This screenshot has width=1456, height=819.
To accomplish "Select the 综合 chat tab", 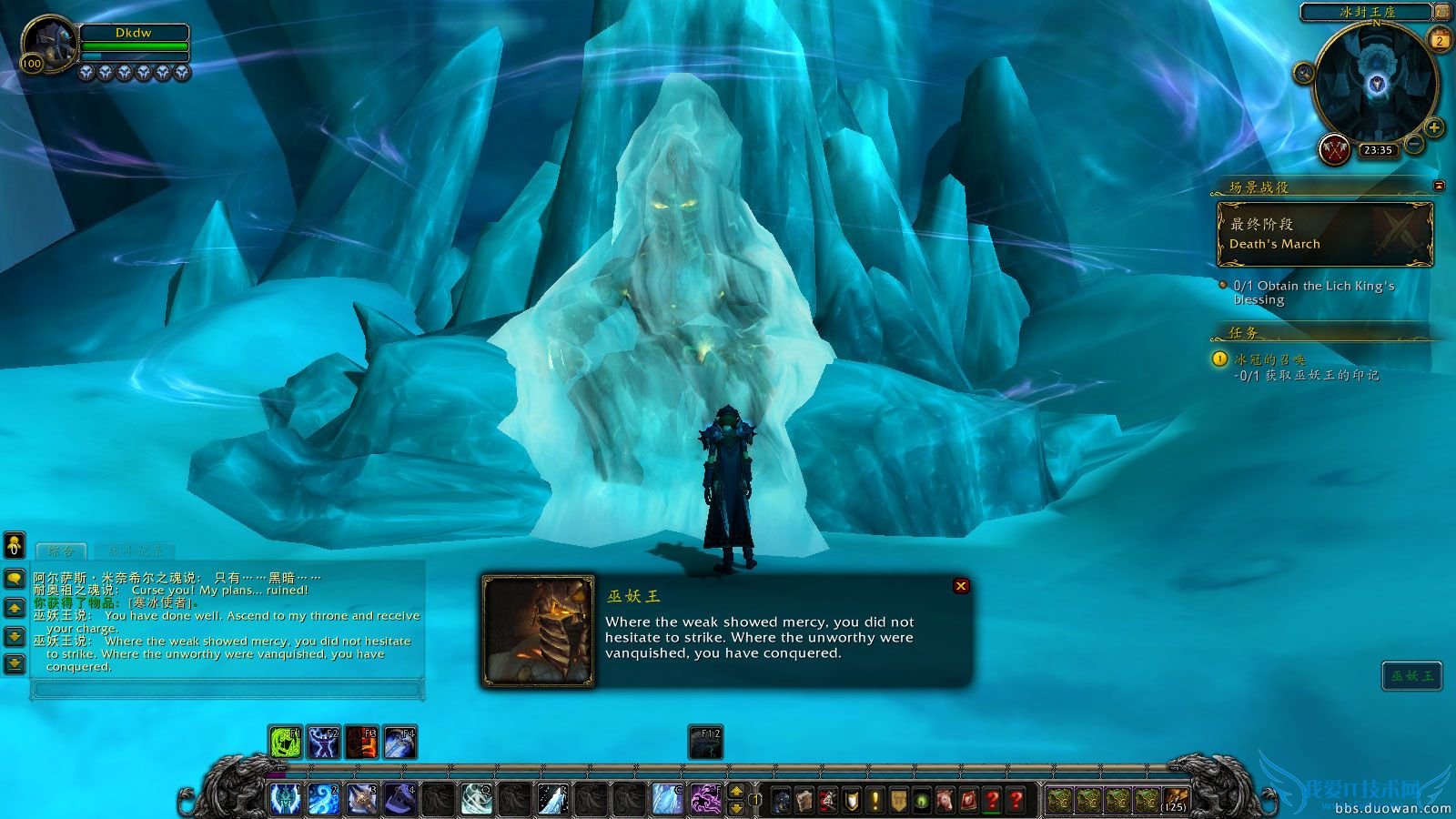I will tap(60, 551).
